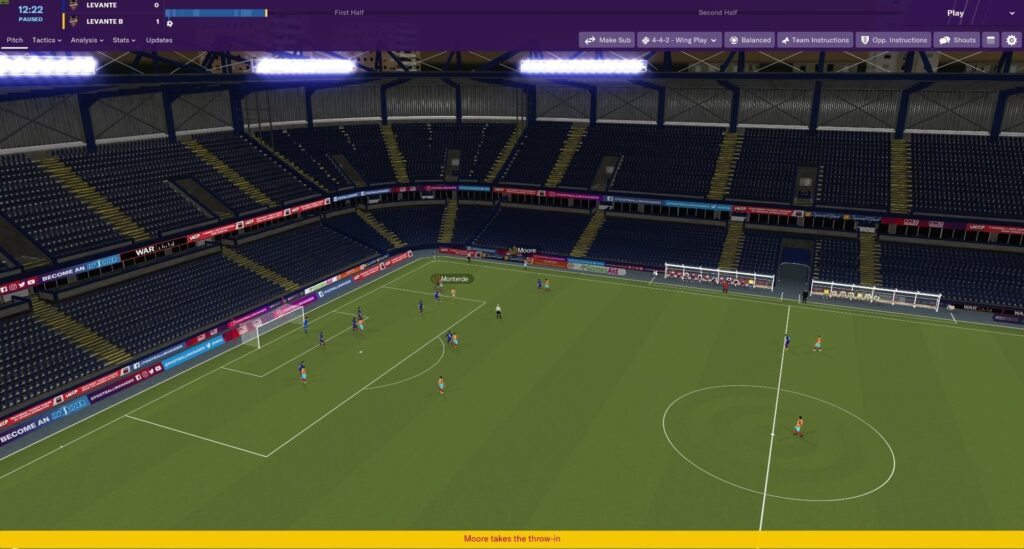1024x549 pixels.
Task: Open the 4-4-2 Wing Play formation dropdown
Action: coord(679,40)
